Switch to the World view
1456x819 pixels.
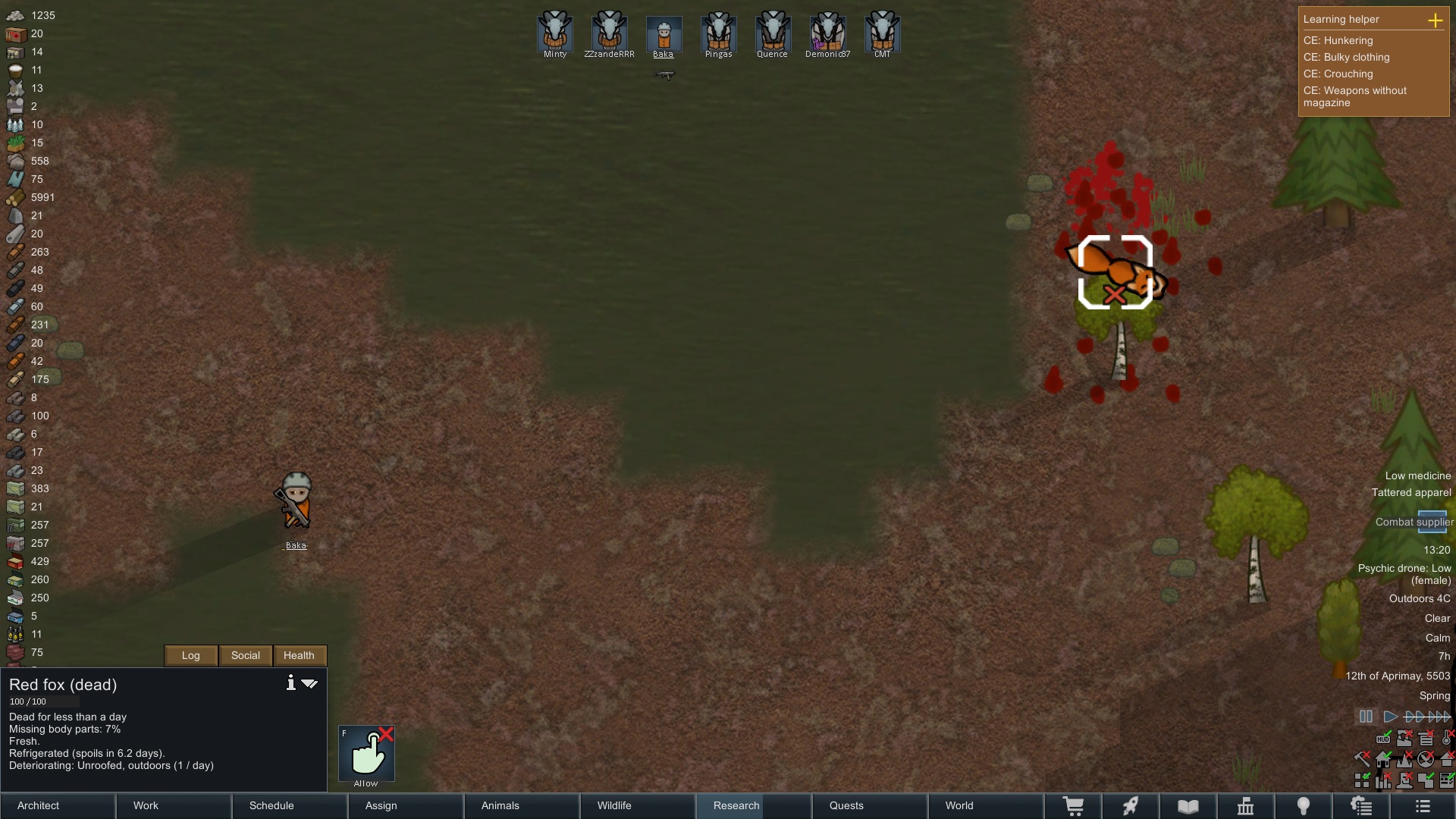click(986, 805)
